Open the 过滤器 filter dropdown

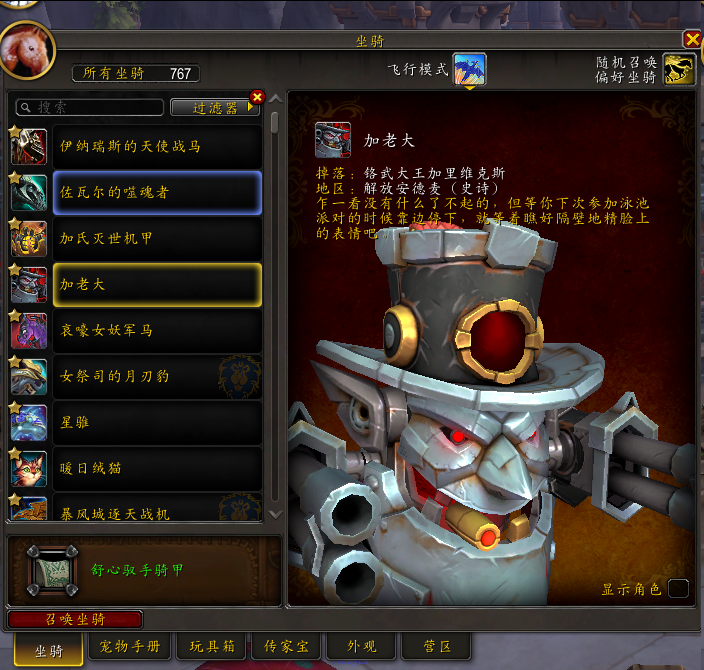point(214,107)
